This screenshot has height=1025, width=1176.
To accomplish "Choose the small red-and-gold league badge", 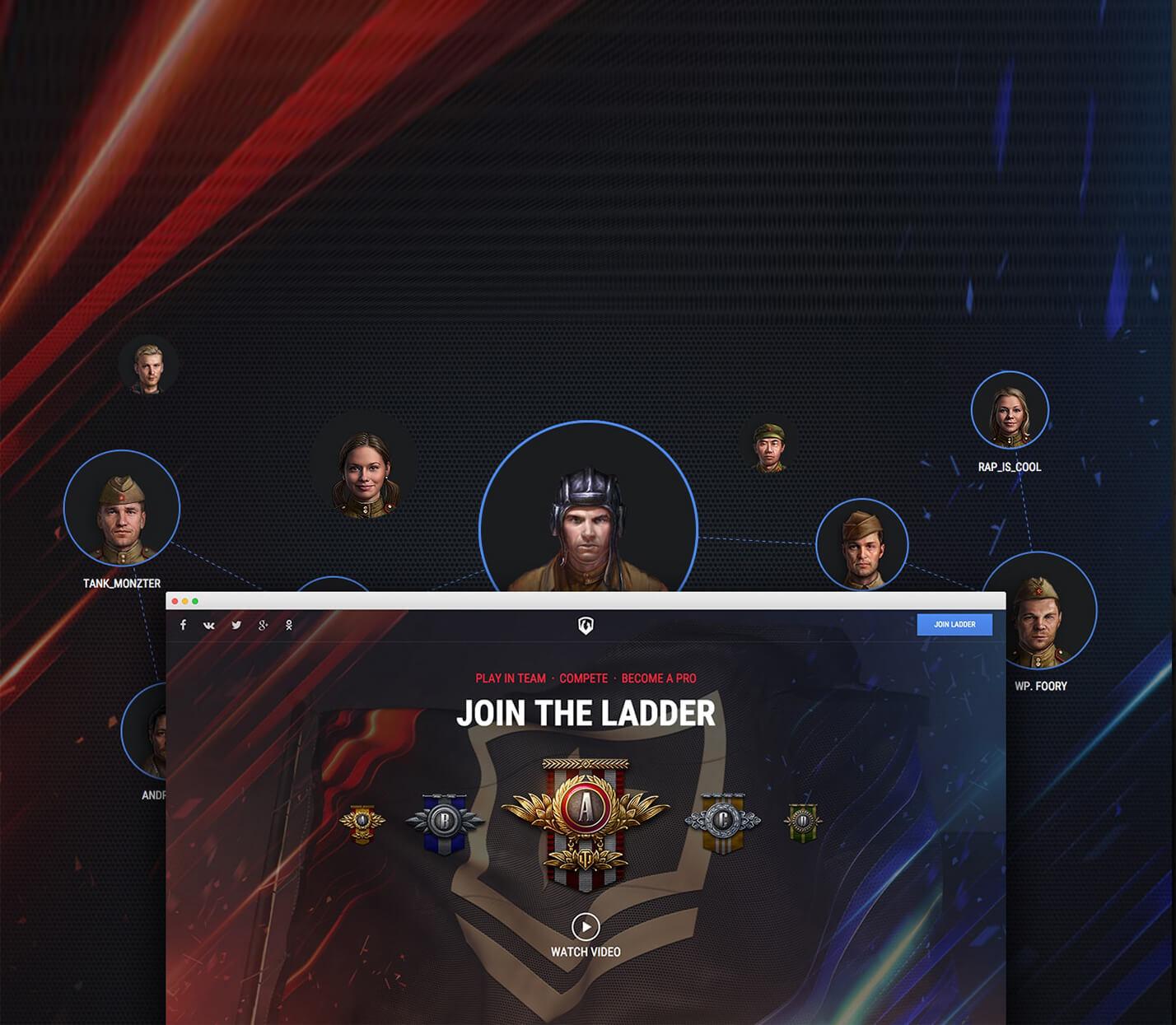I will [x=362, y=823].
